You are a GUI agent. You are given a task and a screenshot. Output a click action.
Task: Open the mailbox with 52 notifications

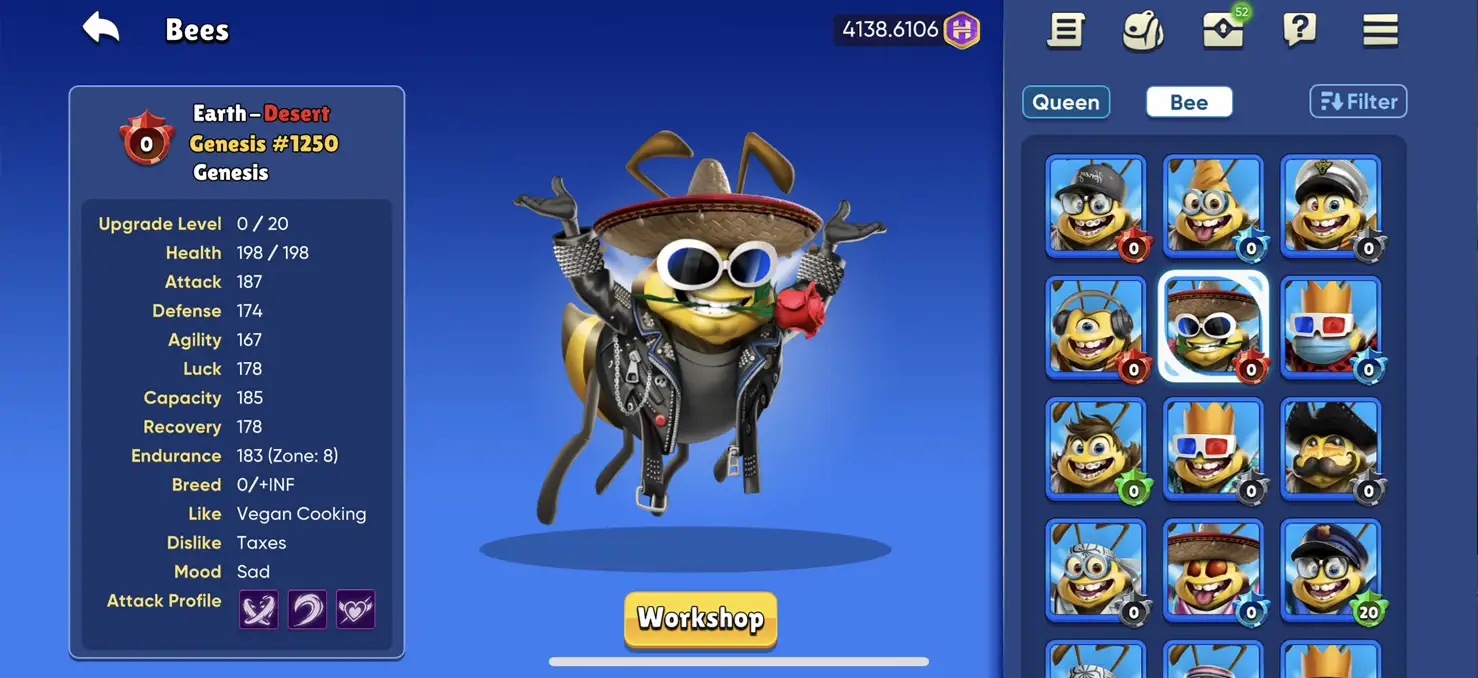(x=1223, y=30)
